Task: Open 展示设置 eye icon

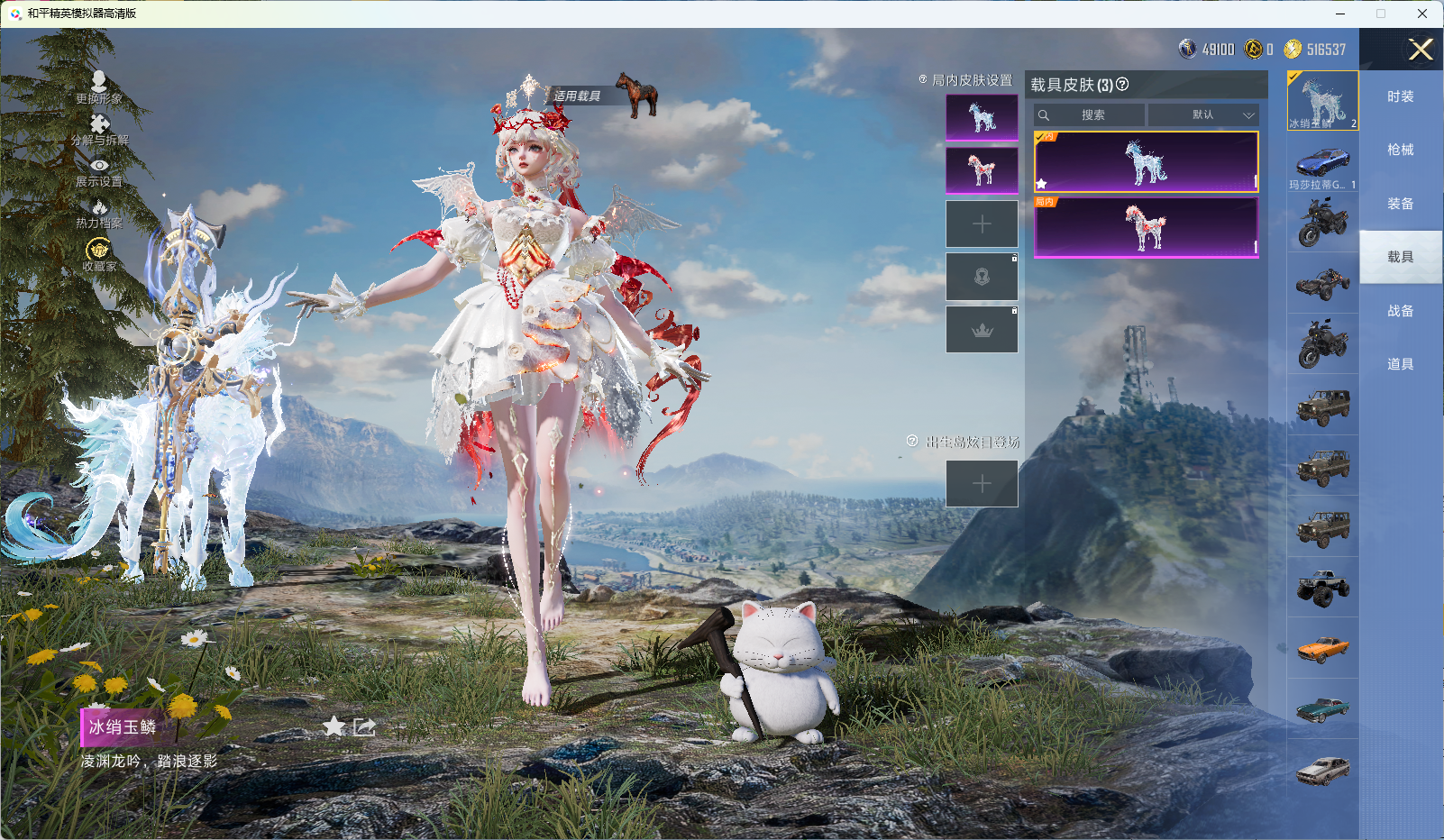Action: pos(99,166)
